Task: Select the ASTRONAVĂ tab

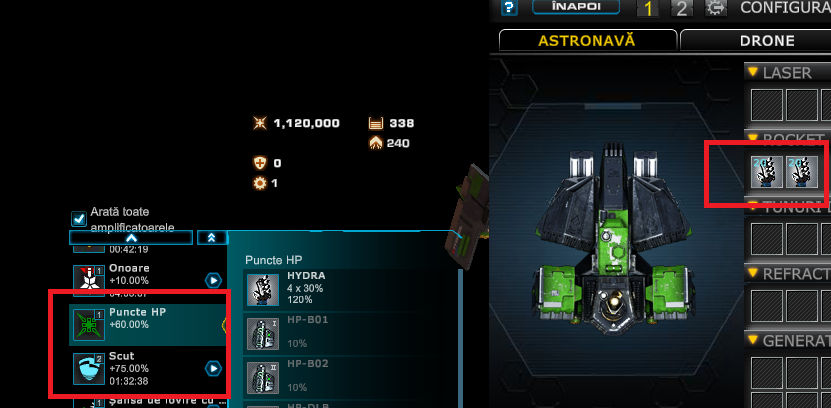Action: click(x=586, y=41)
